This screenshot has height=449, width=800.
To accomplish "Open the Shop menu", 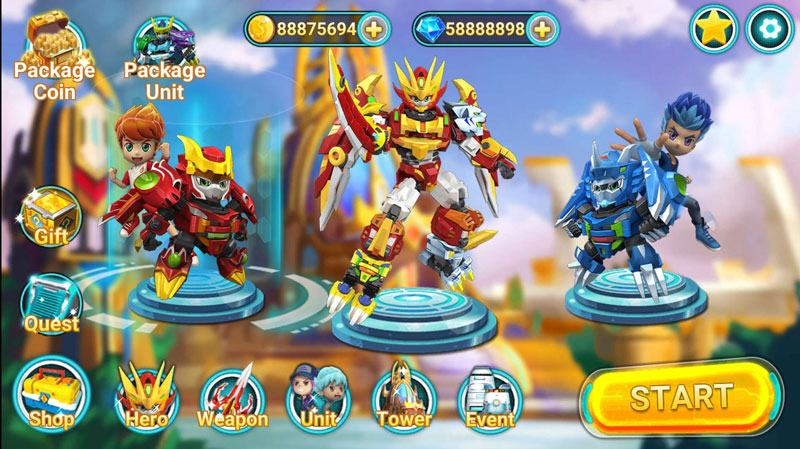I will pos(52,393).
